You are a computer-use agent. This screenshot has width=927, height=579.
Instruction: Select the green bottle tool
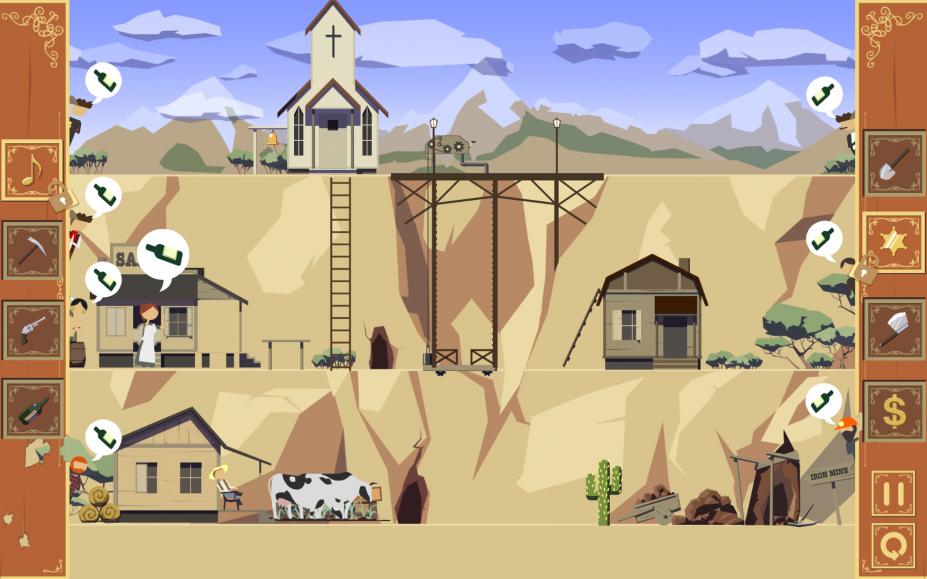(32, 408)
